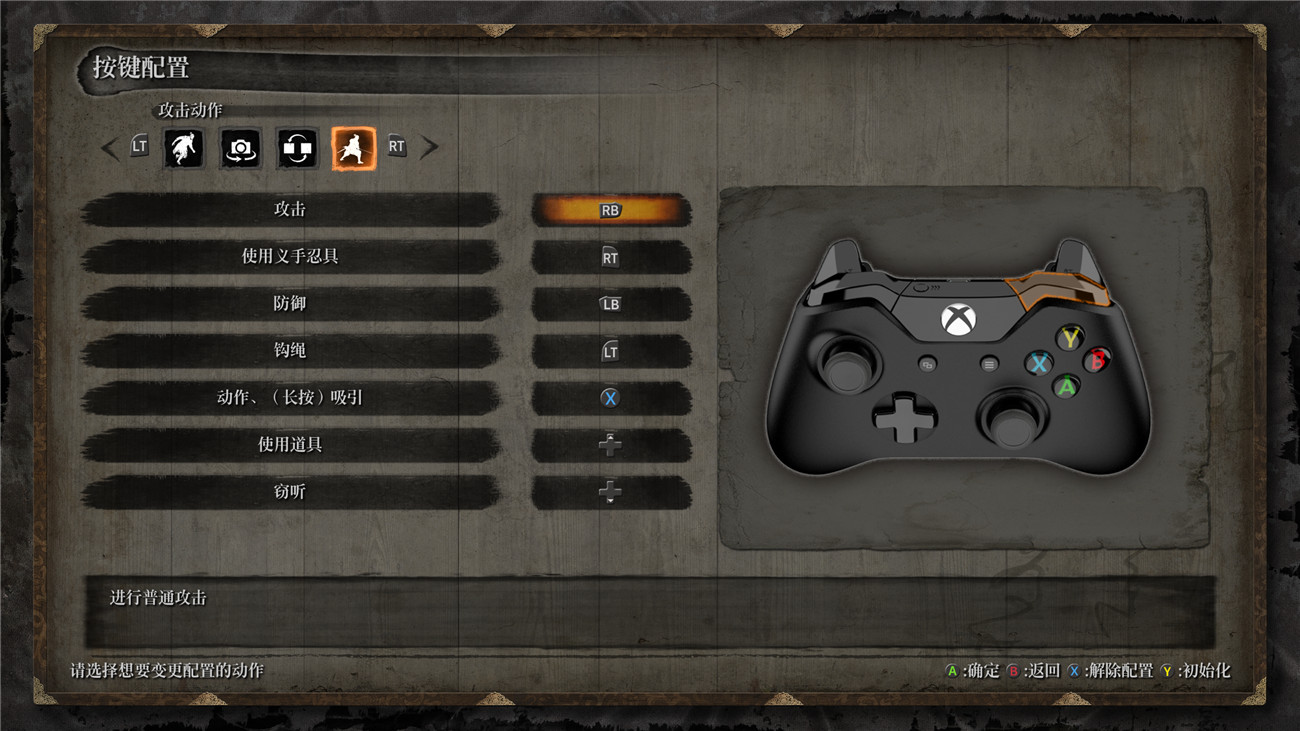The width and height of the screenshot is (1300, 731).
Task: Pick the 钩绳 action row
Action: [290, 351]
